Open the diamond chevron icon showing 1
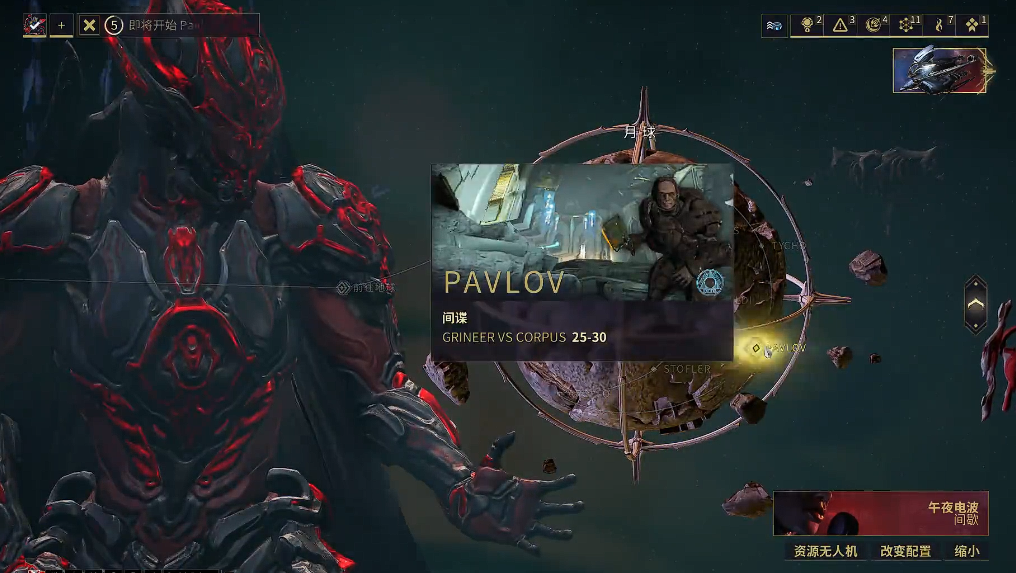 pyautogui.click(x=972, y=25)
